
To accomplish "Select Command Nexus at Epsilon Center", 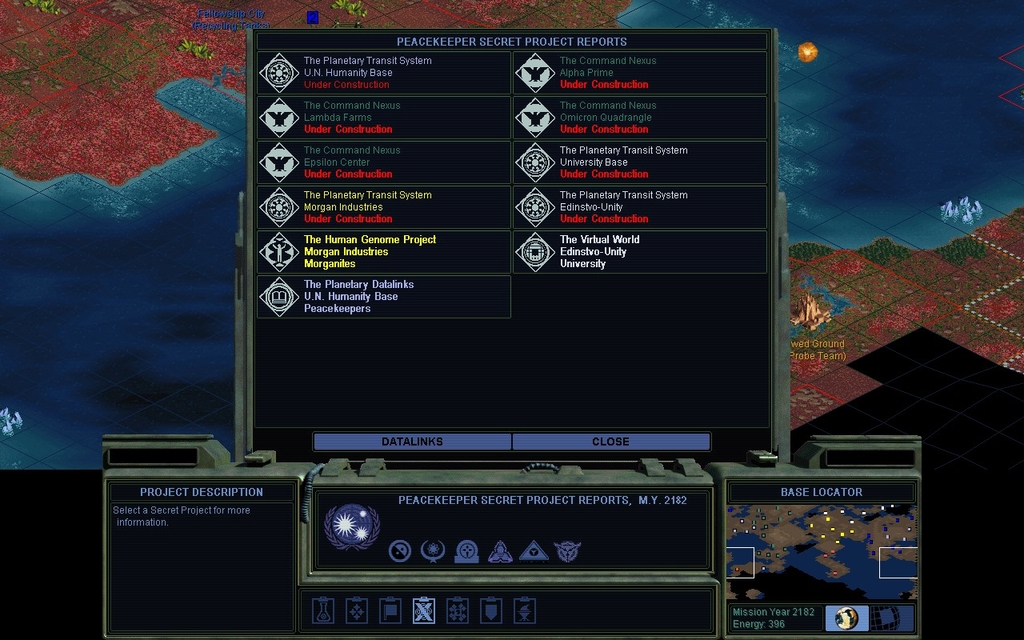I will coord(384,162).
